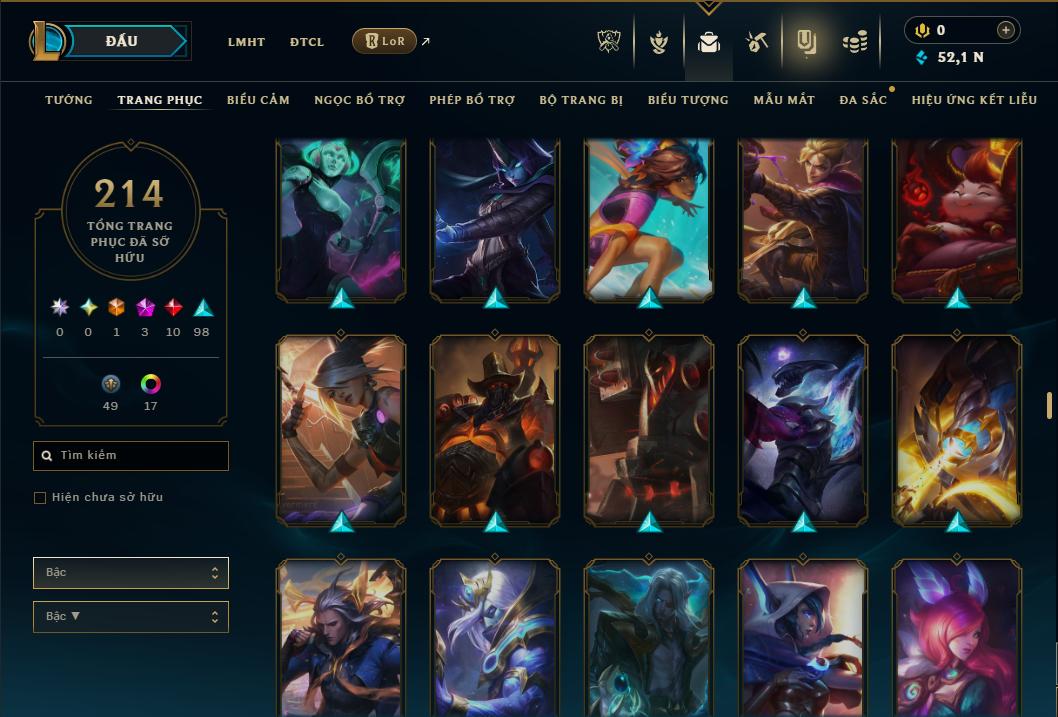Open the profile laurel icon
Viewport: 1058px width, 717px height.
658,41
